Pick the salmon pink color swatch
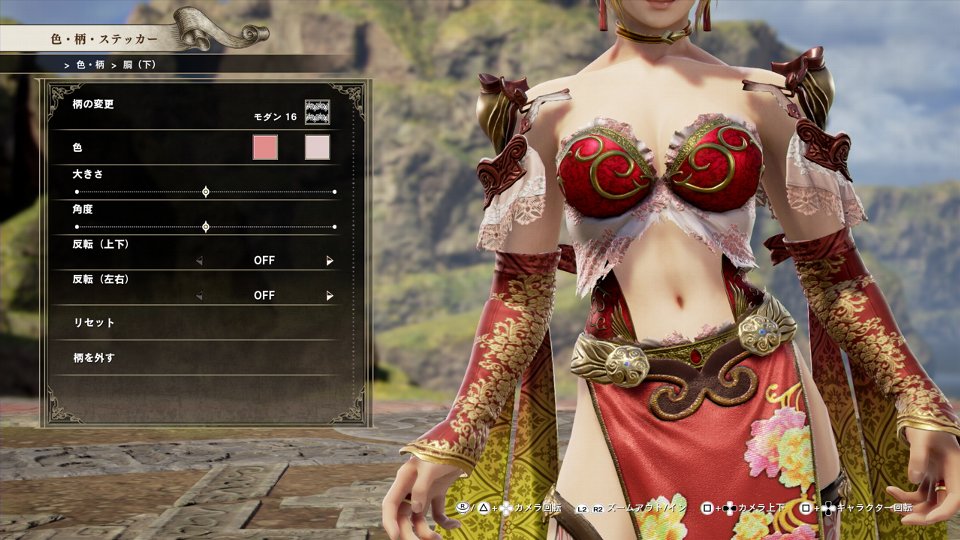This screenshot has height=540, width=960. click(265, 148)
